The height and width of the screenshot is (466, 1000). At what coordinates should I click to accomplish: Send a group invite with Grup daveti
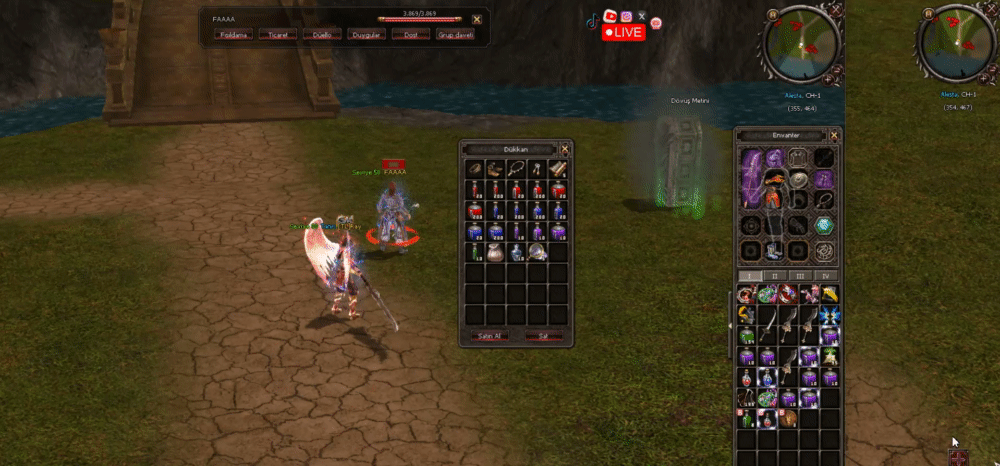(455, 35)
